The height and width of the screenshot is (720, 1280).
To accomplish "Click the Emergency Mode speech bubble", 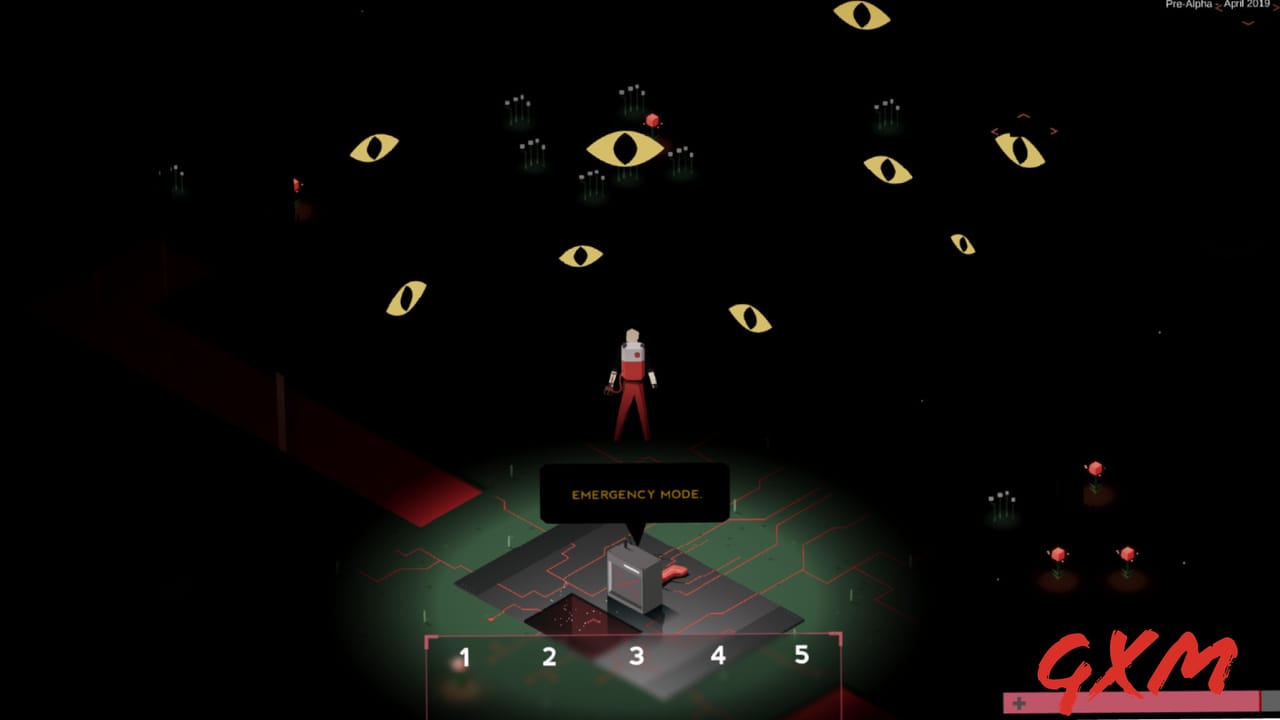I will (x=637, y=493).
